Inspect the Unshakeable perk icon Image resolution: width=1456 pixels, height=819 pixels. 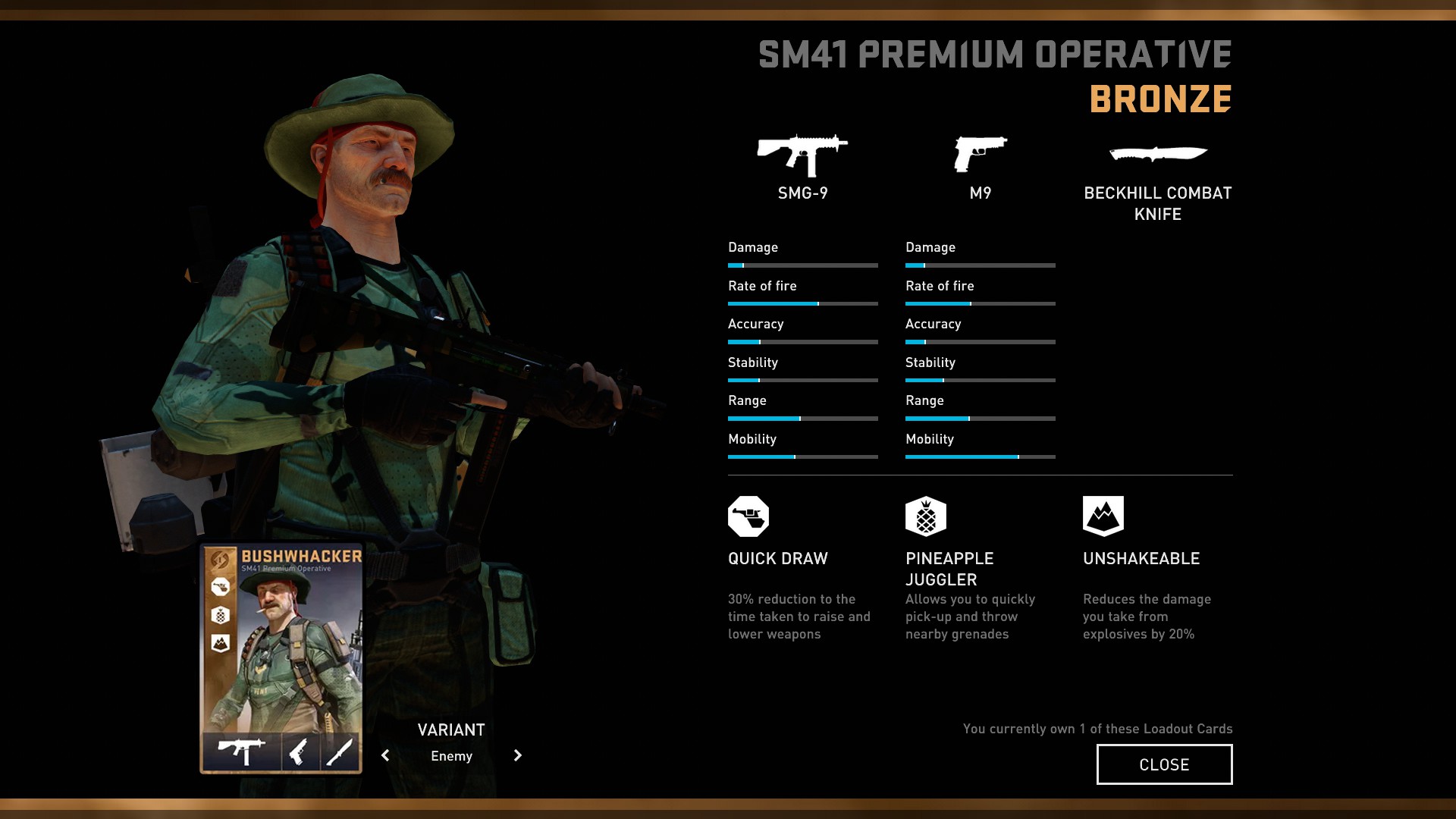(1103, 516)
